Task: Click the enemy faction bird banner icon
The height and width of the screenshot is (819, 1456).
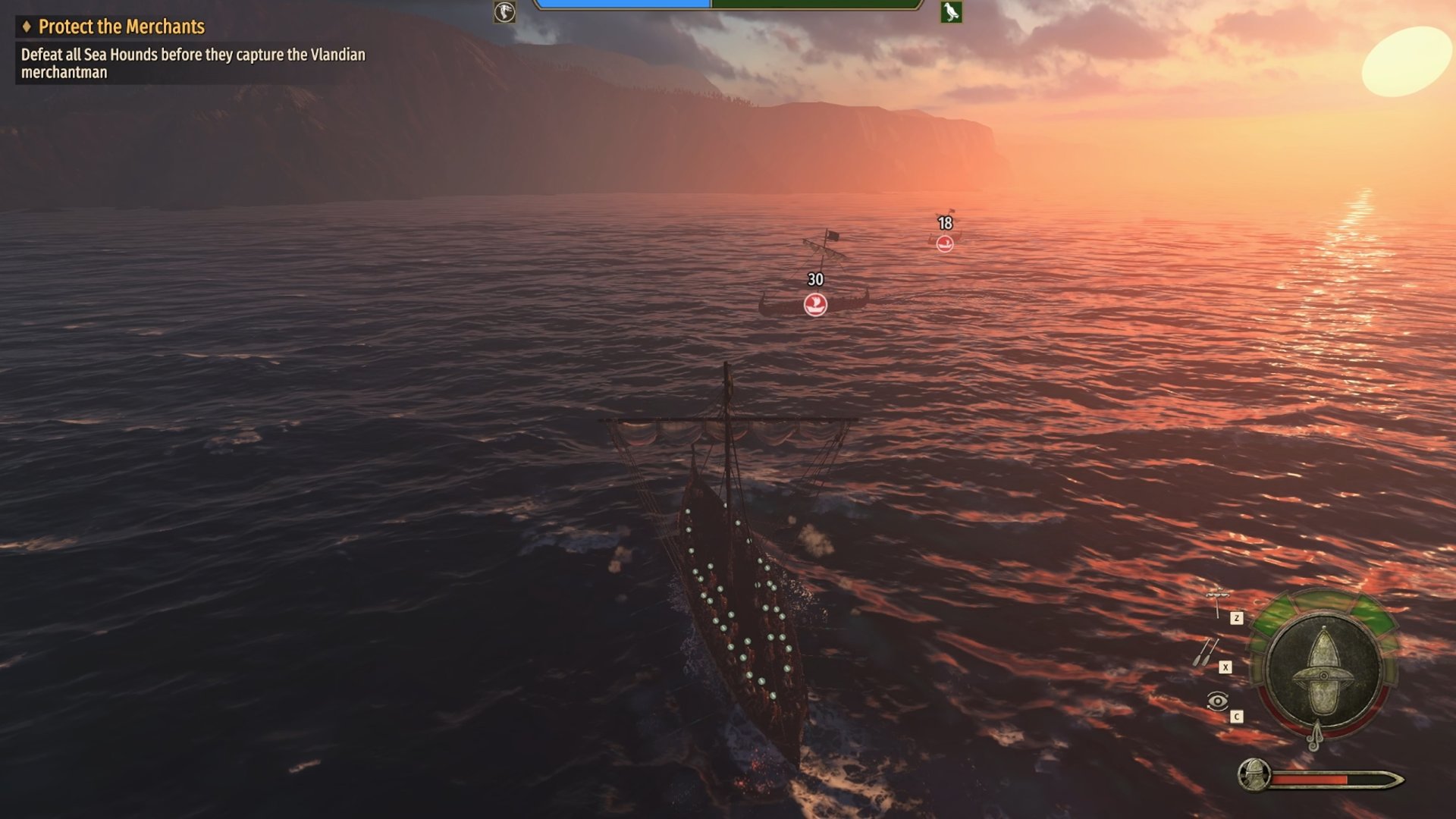Action: [951, 12]
